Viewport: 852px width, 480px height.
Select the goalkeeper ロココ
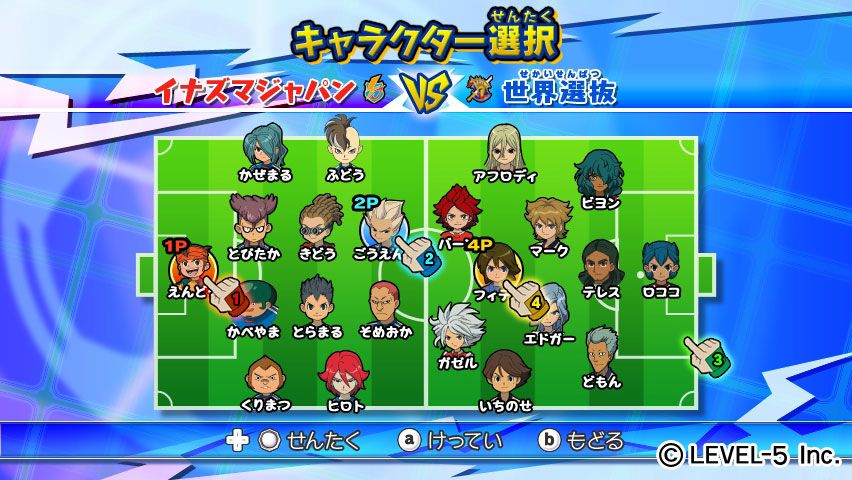click(x=660, y=263)
